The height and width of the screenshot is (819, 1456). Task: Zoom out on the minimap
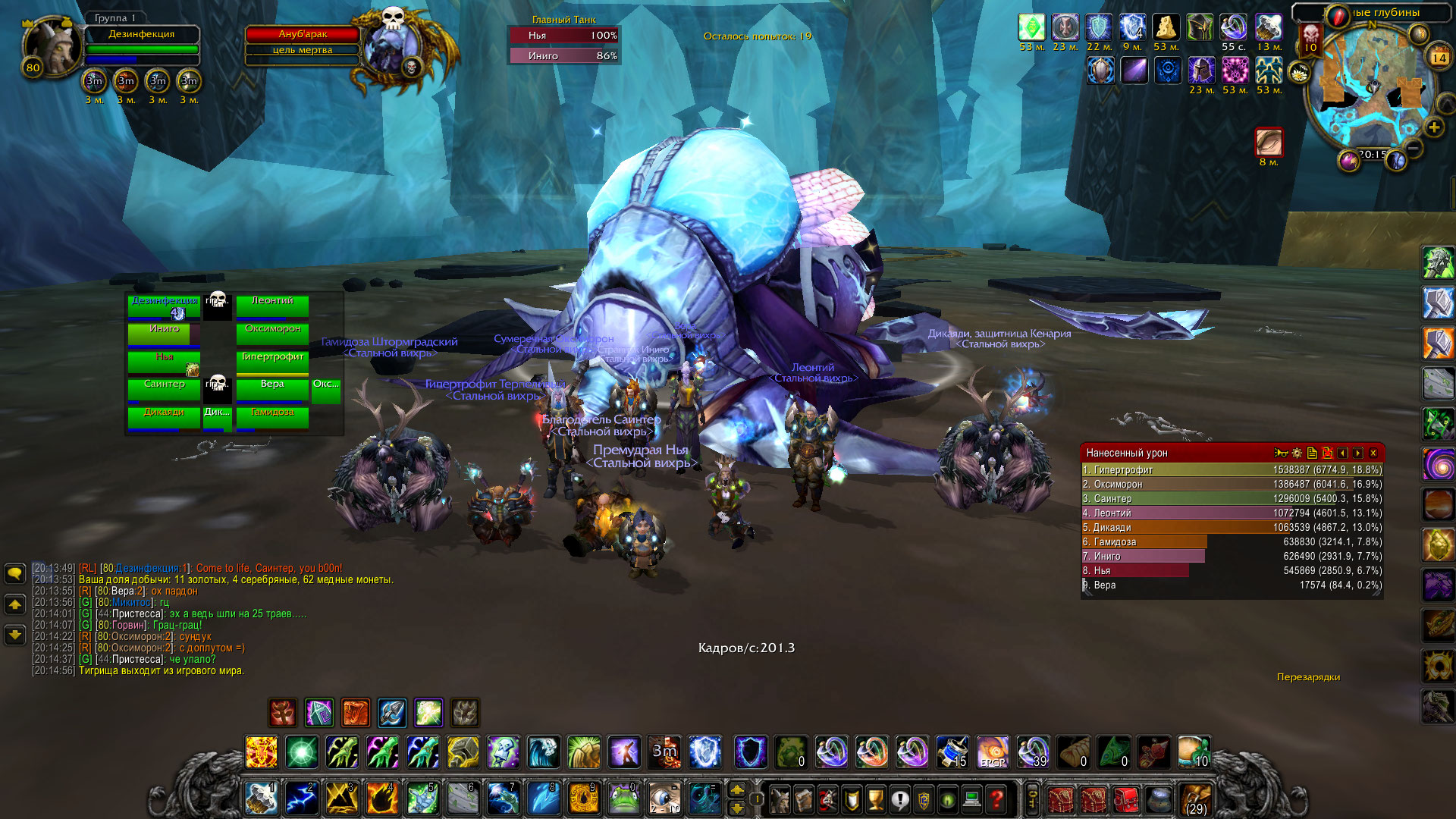[x=1412, y=146]
